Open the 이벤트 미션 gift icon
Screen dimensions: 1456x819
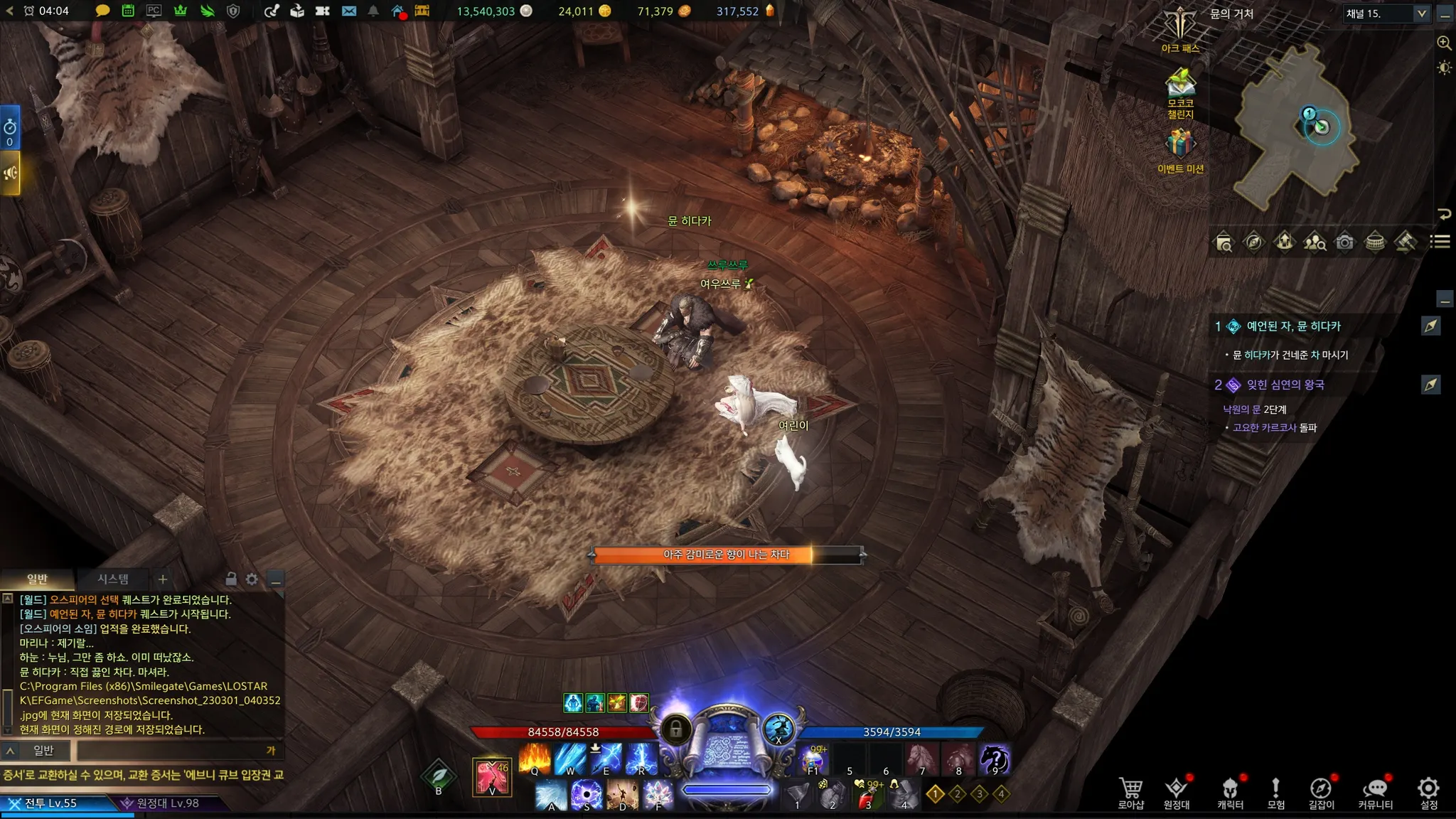point(1180,144)
